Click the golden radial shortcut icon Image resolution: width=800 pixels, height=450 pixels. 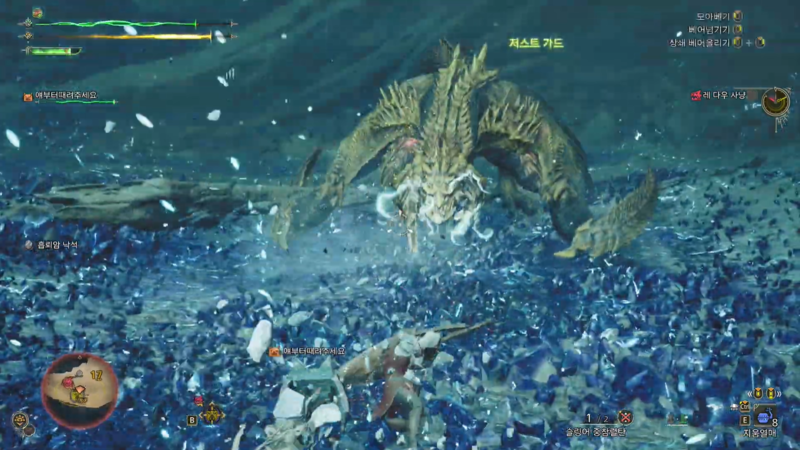212,413
